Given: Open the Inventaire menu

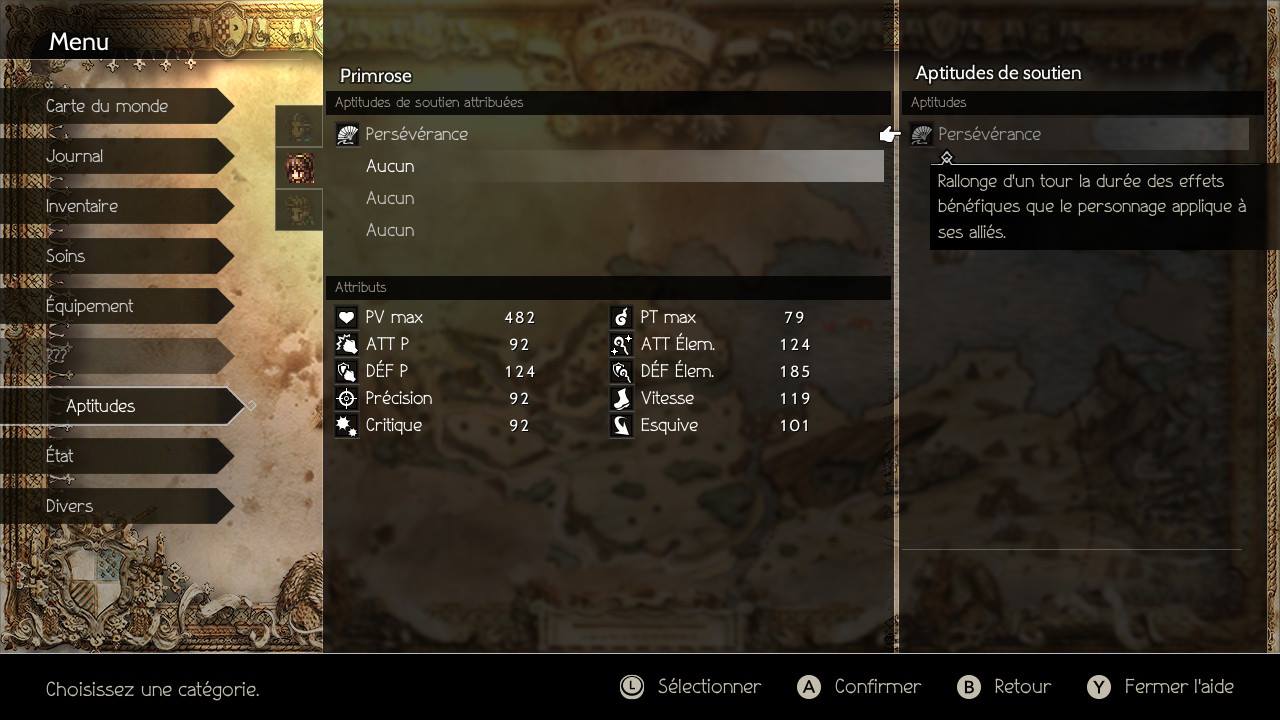Looking at the screenshot, I should click(82, 206).
